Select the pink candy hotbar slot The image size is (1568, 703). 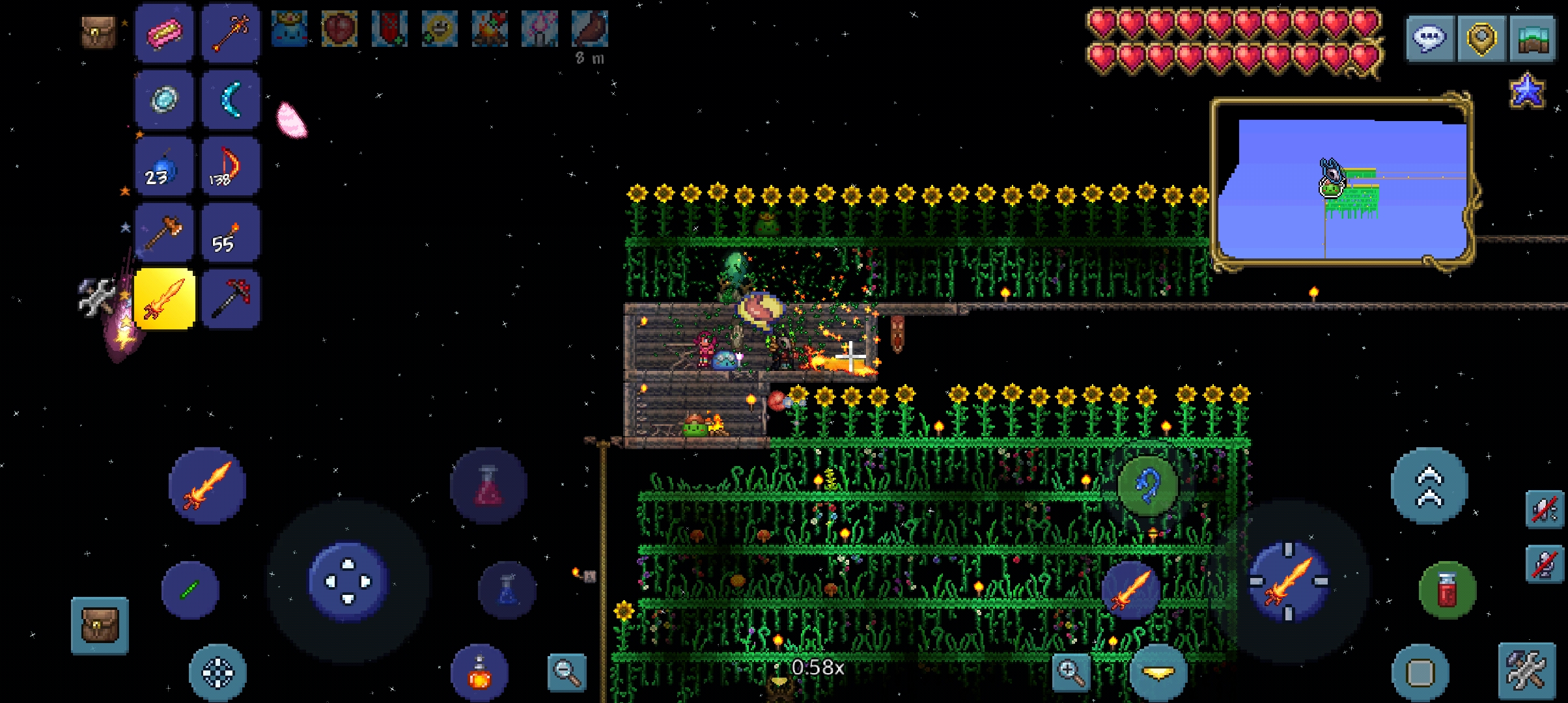pyautogui.click(x=164, y=33)
